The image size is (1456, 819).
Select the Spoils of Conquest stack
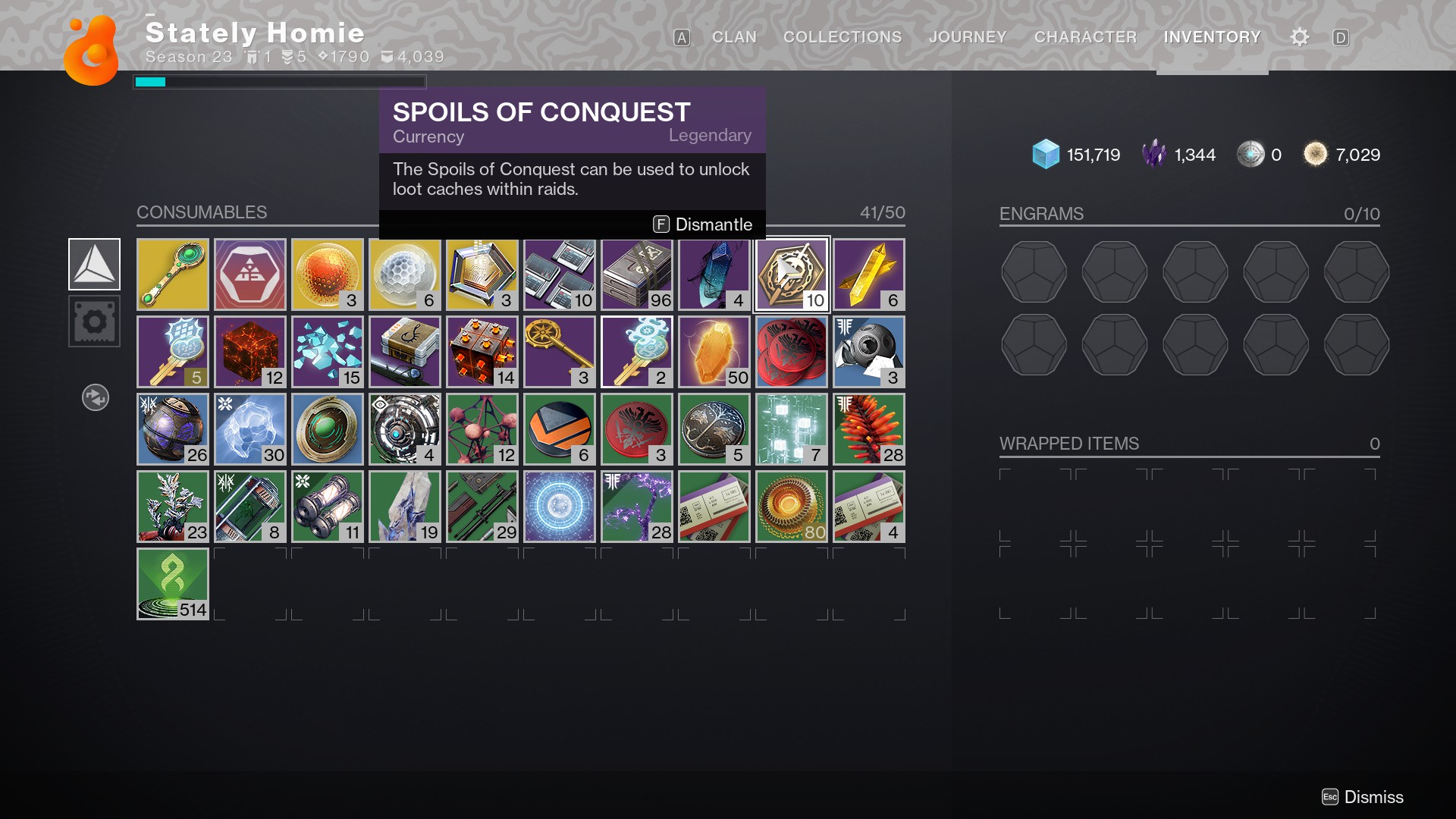[x=791, y=274]
